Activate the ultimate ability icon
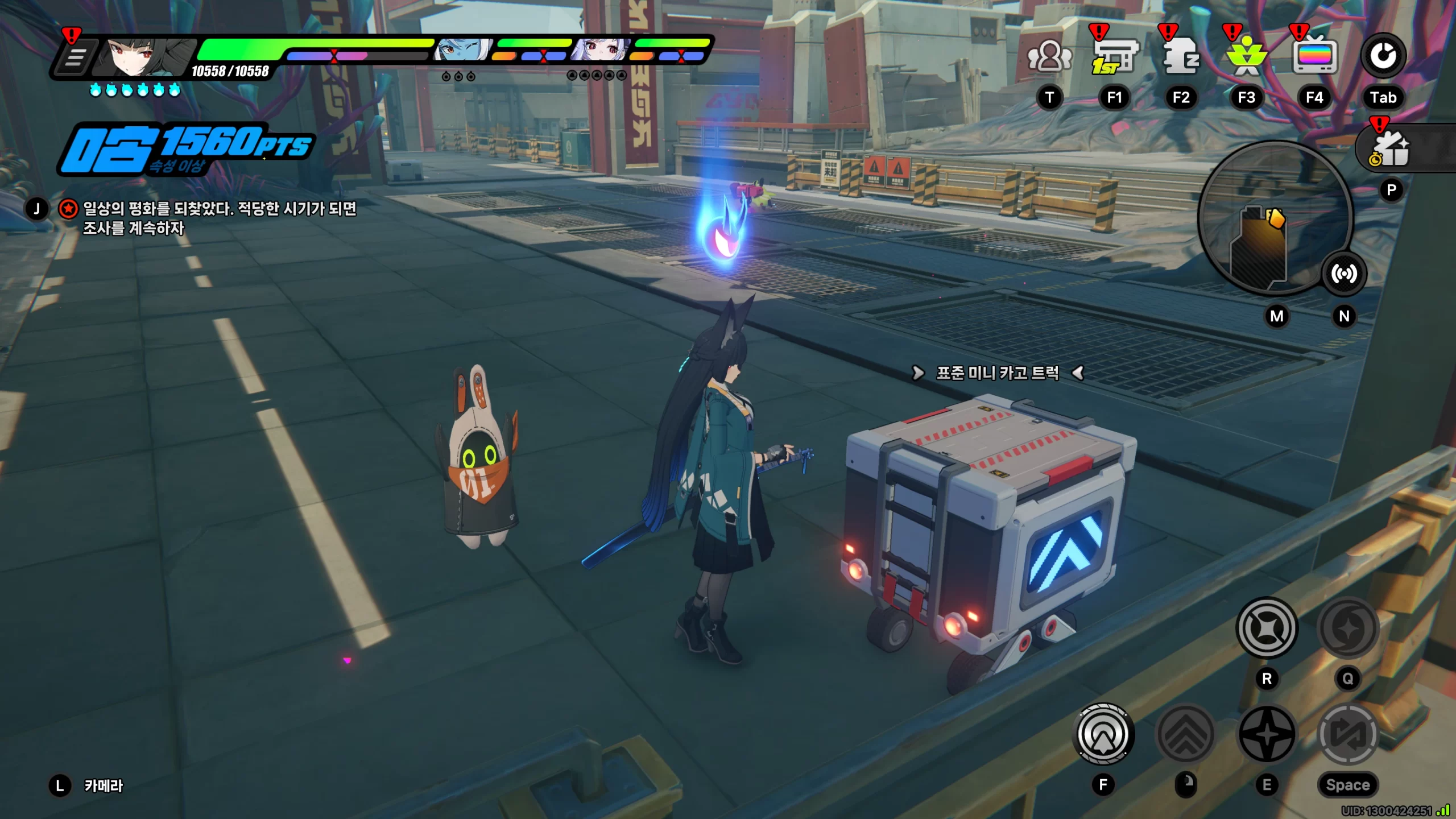Screen dimensions: 1456x819 (1347, 628)
